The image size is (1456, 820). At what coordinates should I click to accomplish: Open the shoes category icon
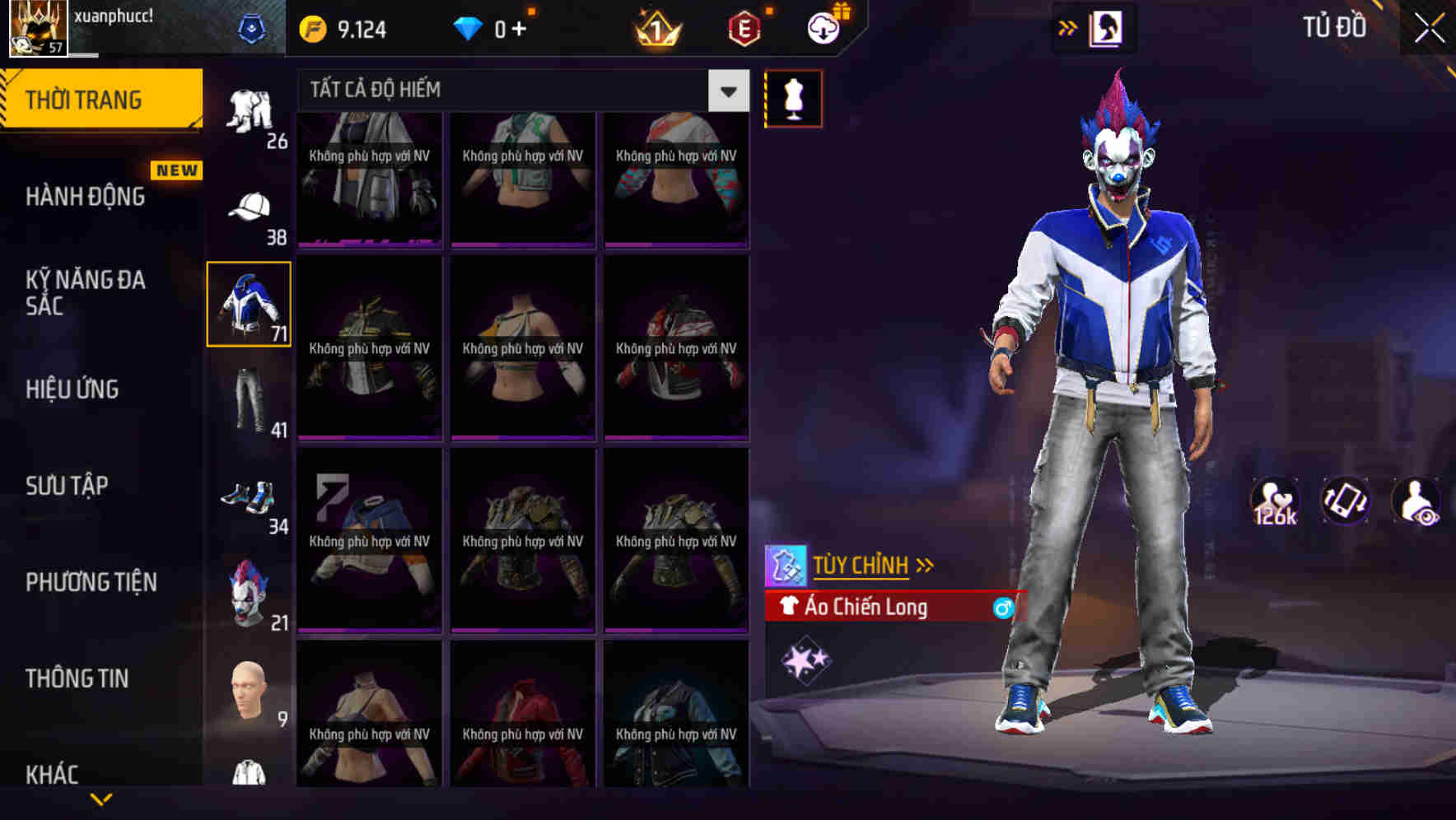click(x=251, y=494)
